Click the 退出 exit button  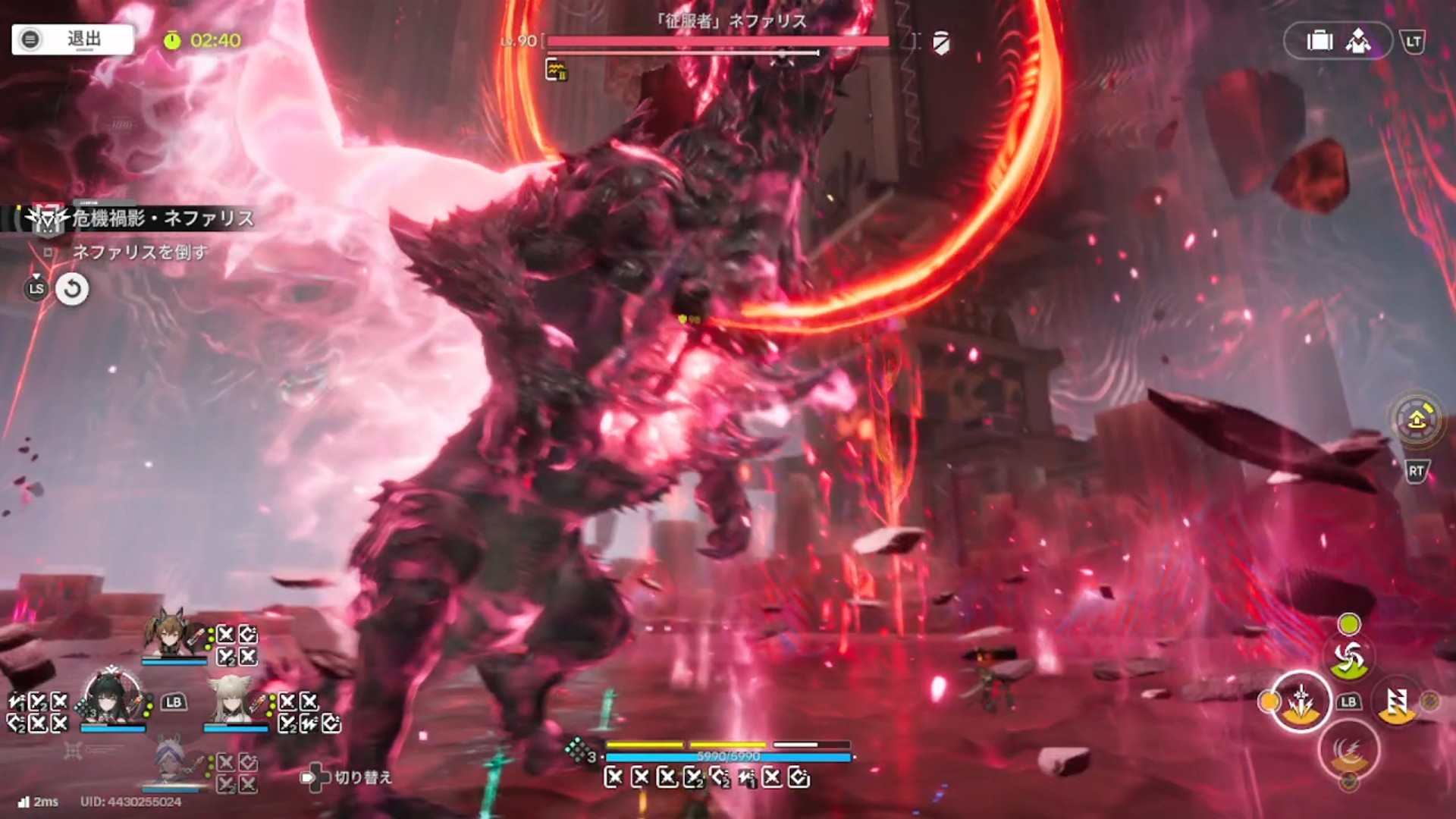[73, 39]
